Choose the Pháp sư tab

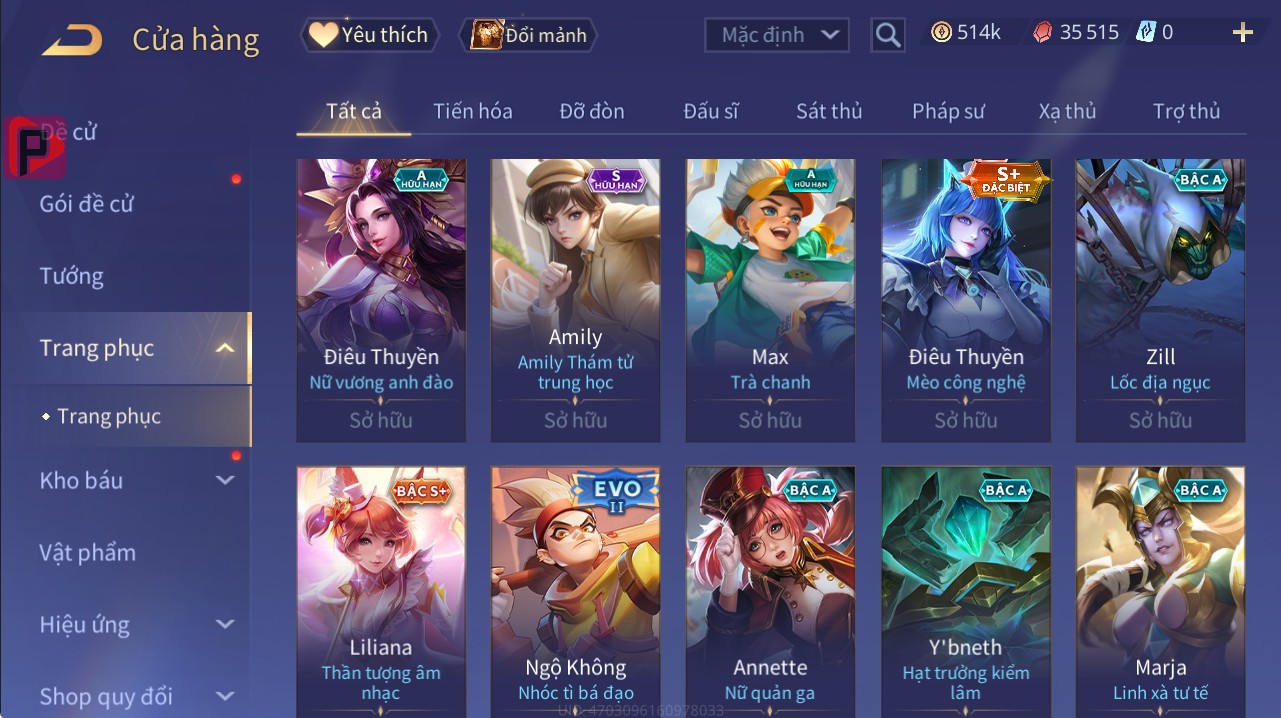coord(948,111)
